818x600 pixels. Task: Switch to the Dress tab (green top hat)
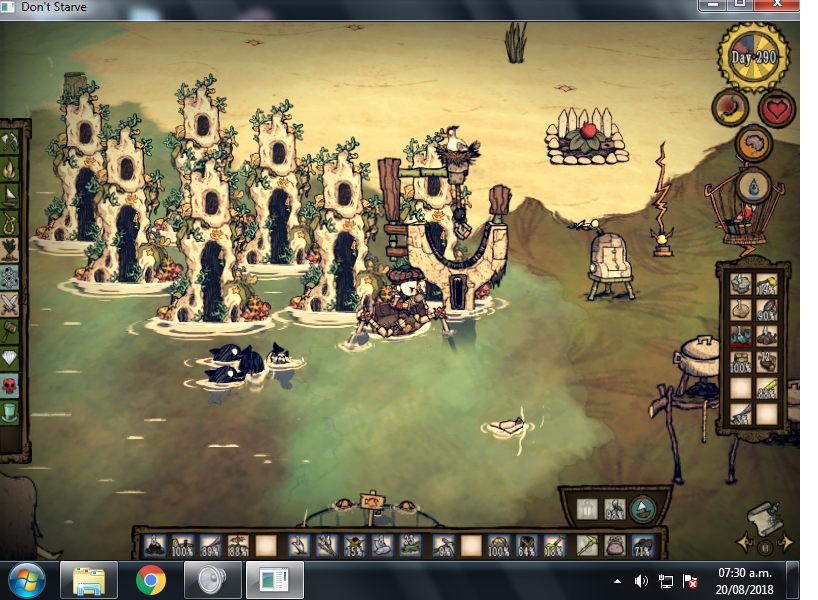point(11,411)
